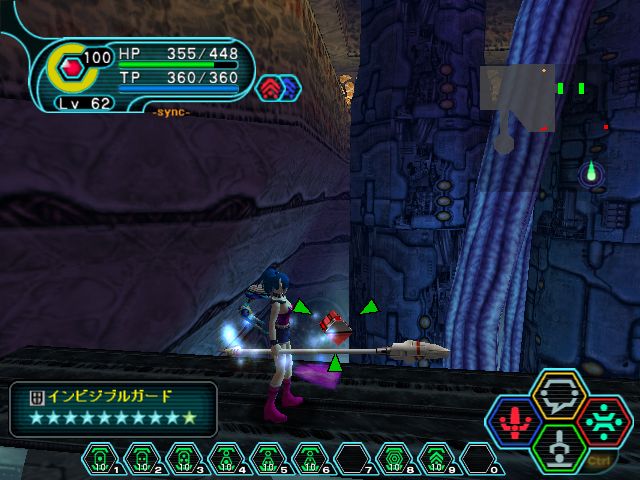Choose hotbar slot 5
This screenshot has height=480, width=640.
267,459
